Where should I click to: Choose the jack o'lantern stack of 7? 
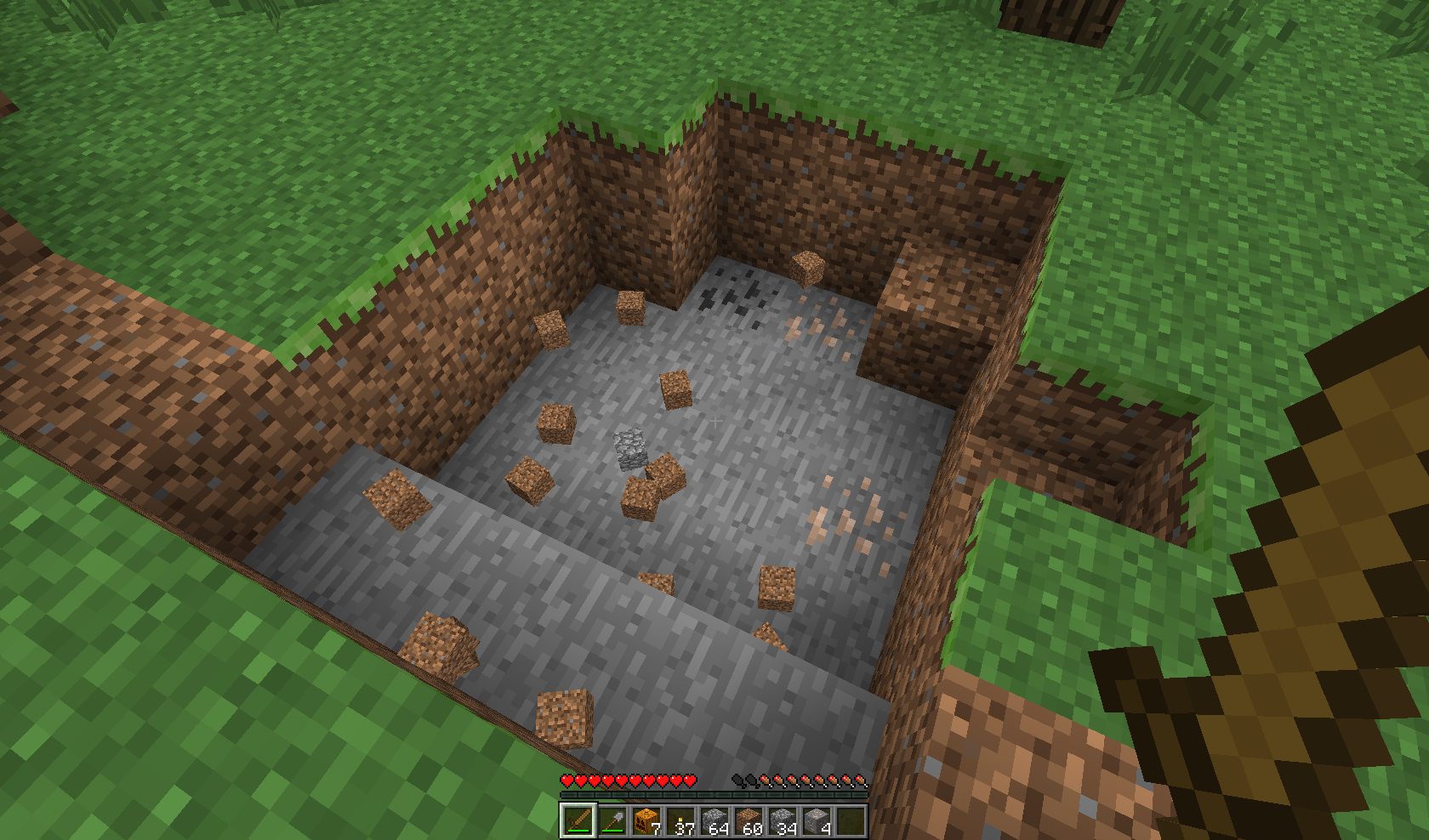646,820
